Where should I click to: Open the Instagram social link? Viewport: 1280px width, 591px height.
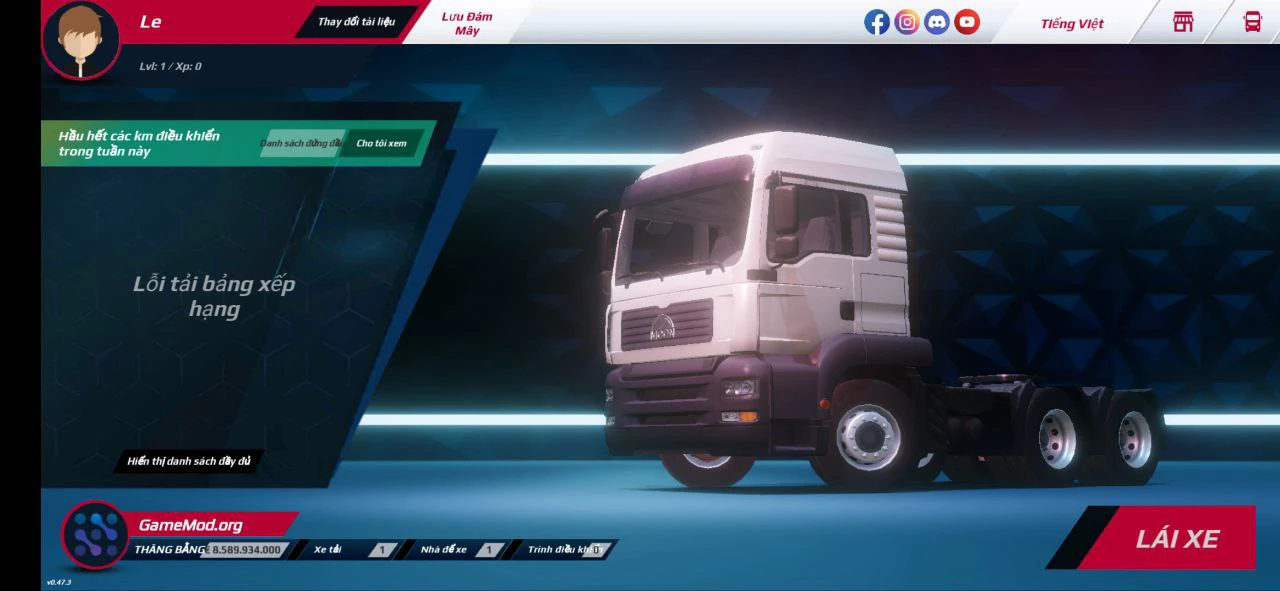(907, 22)
